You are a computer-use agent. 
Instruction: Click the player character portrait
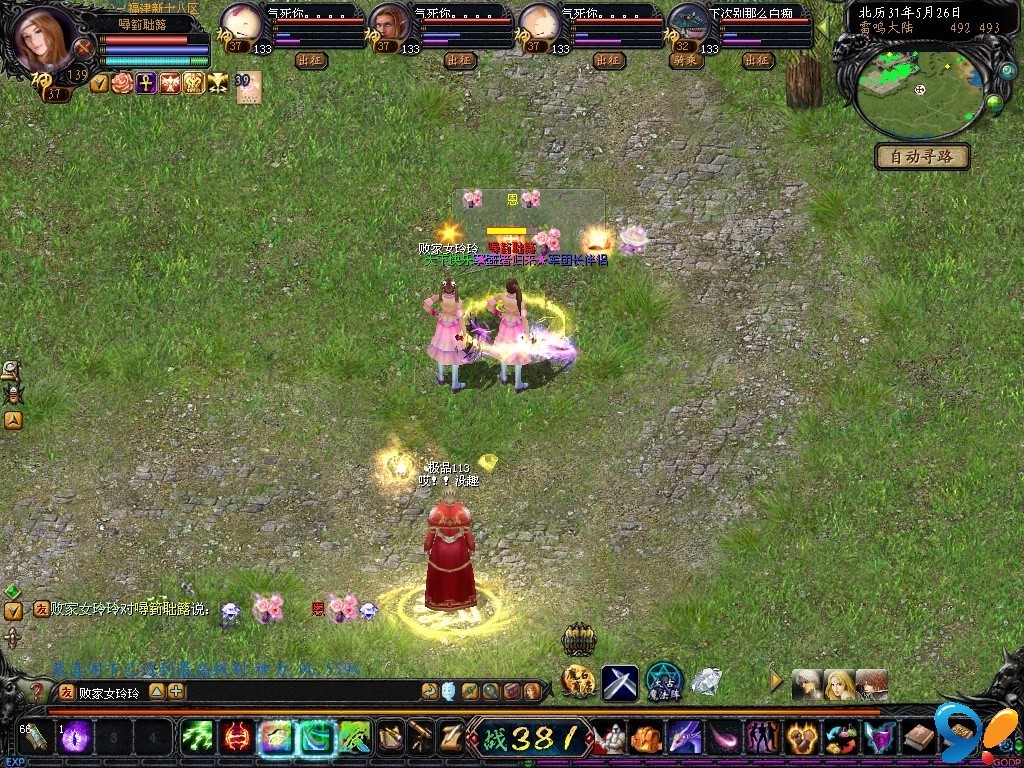pos(43,37)
